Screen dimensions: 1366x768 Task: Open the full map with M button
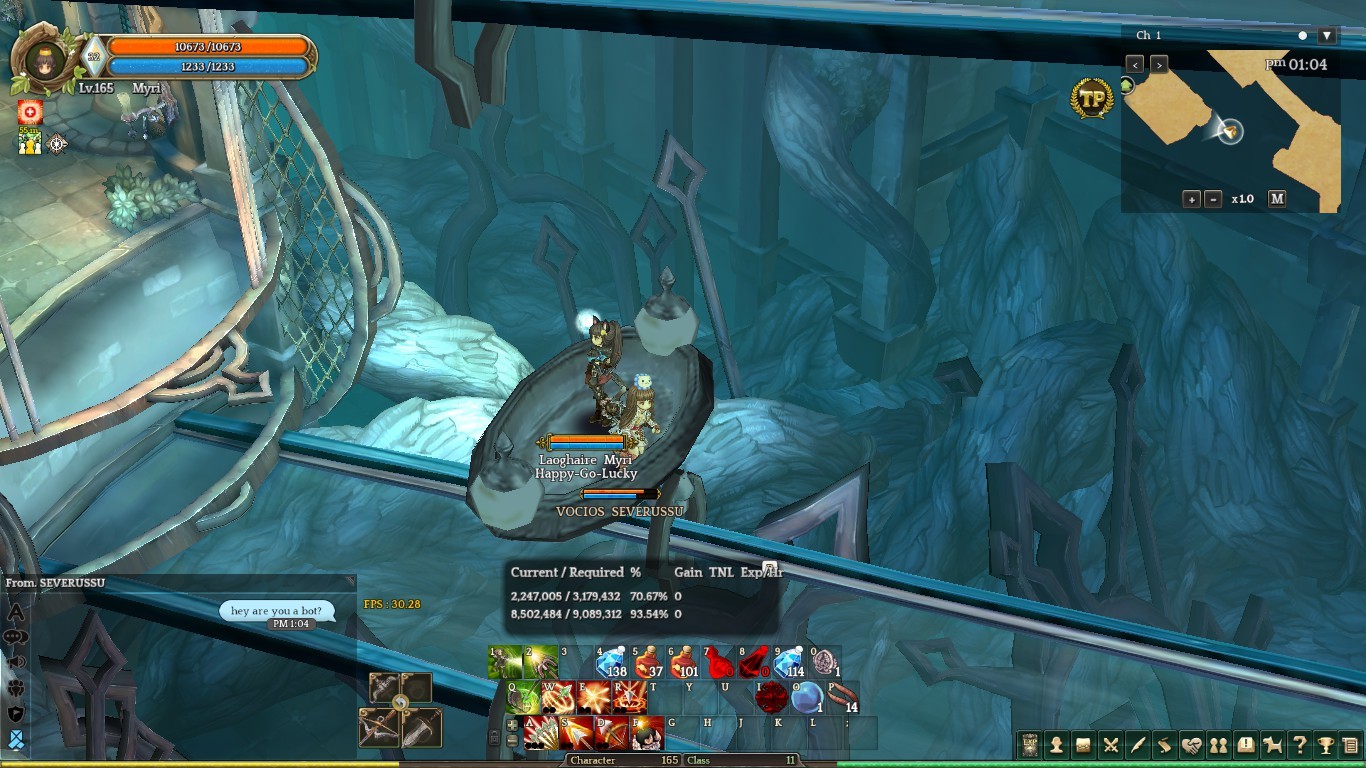pos(1277,199)
